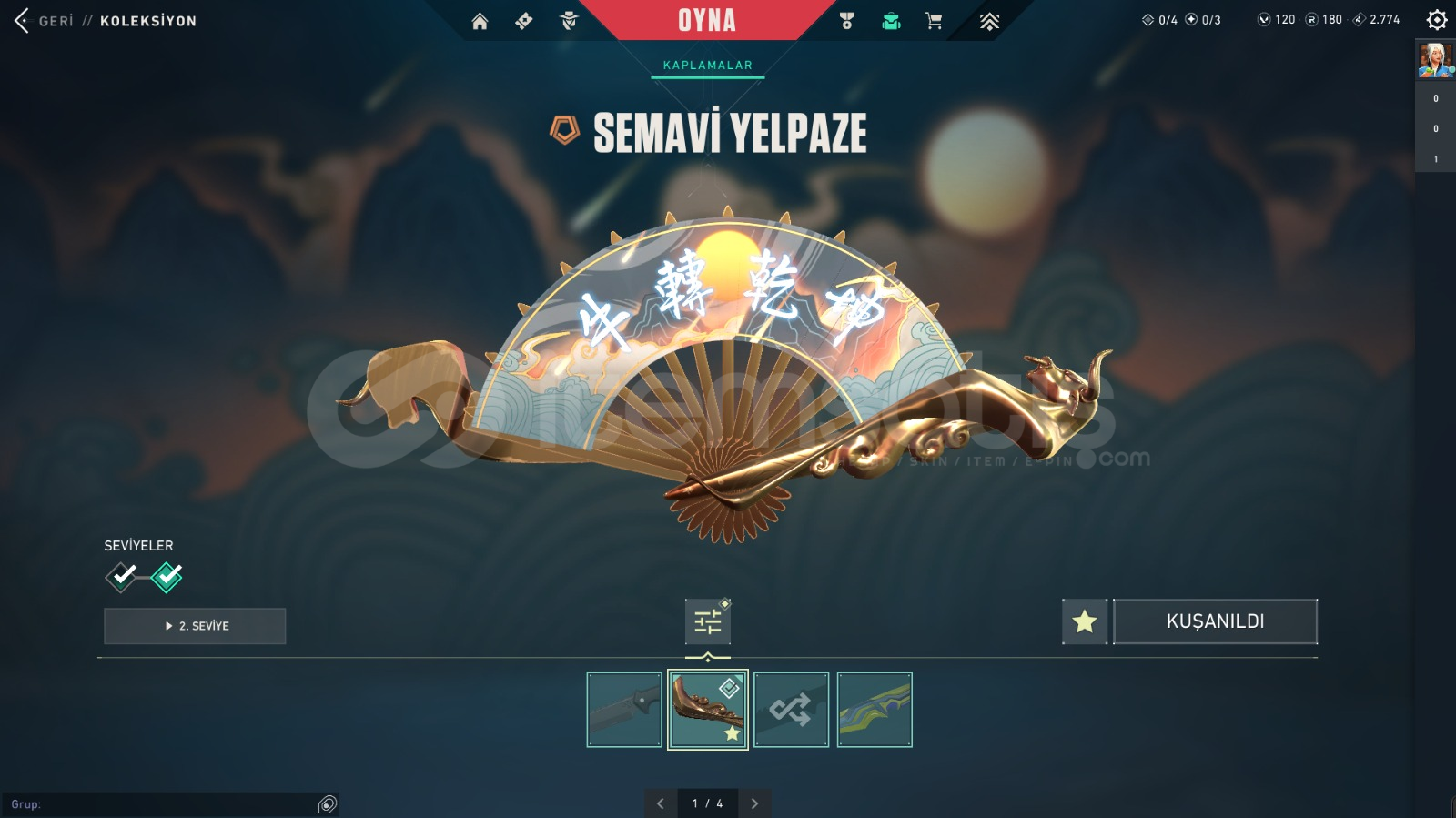The width and height of the screenshot is (1456, 818).
Task: Choose the default knife skin thumbnail
Action: click(x=624, y=710)
